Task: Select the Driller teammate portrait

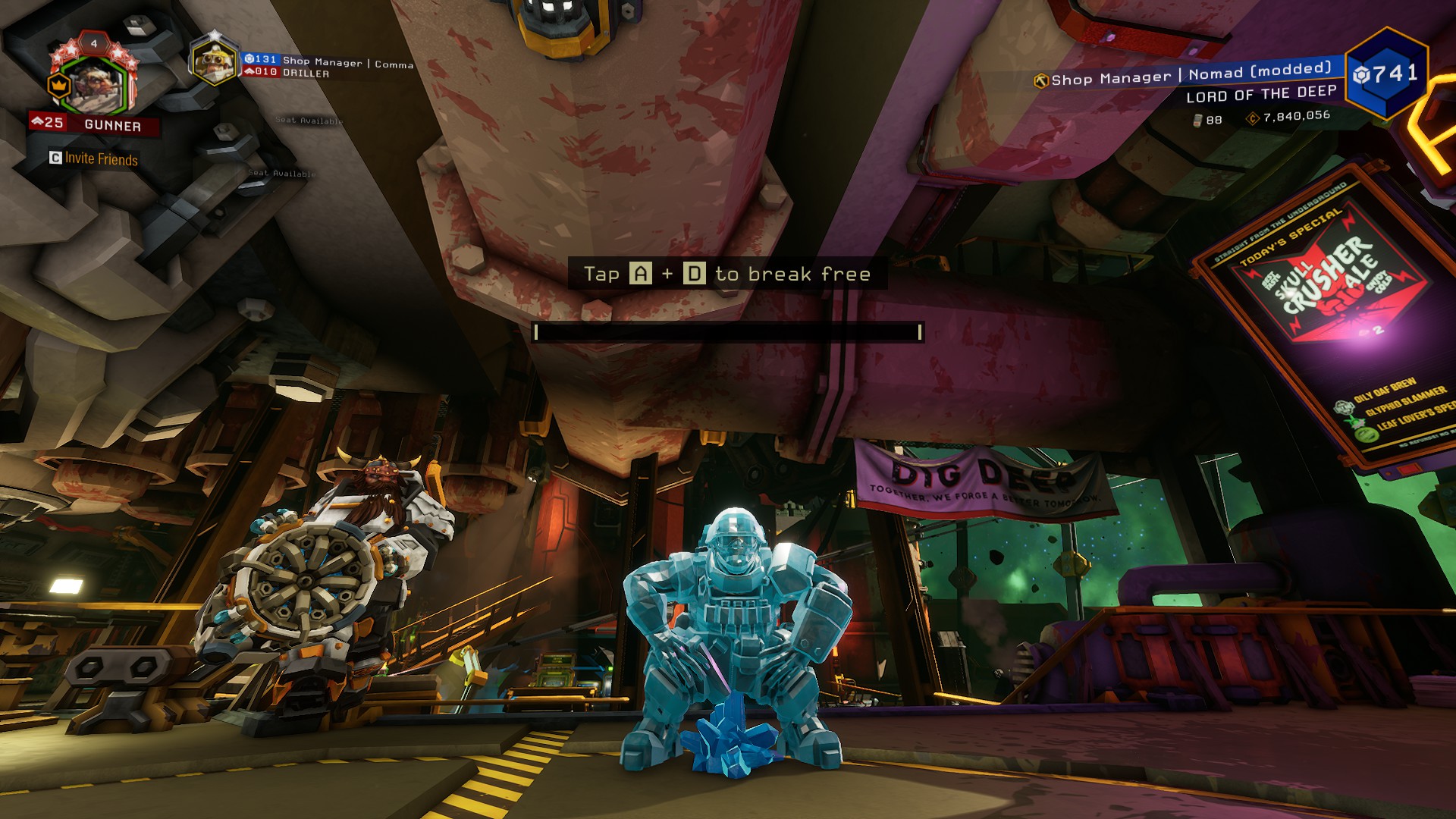Action: (215, 61)
